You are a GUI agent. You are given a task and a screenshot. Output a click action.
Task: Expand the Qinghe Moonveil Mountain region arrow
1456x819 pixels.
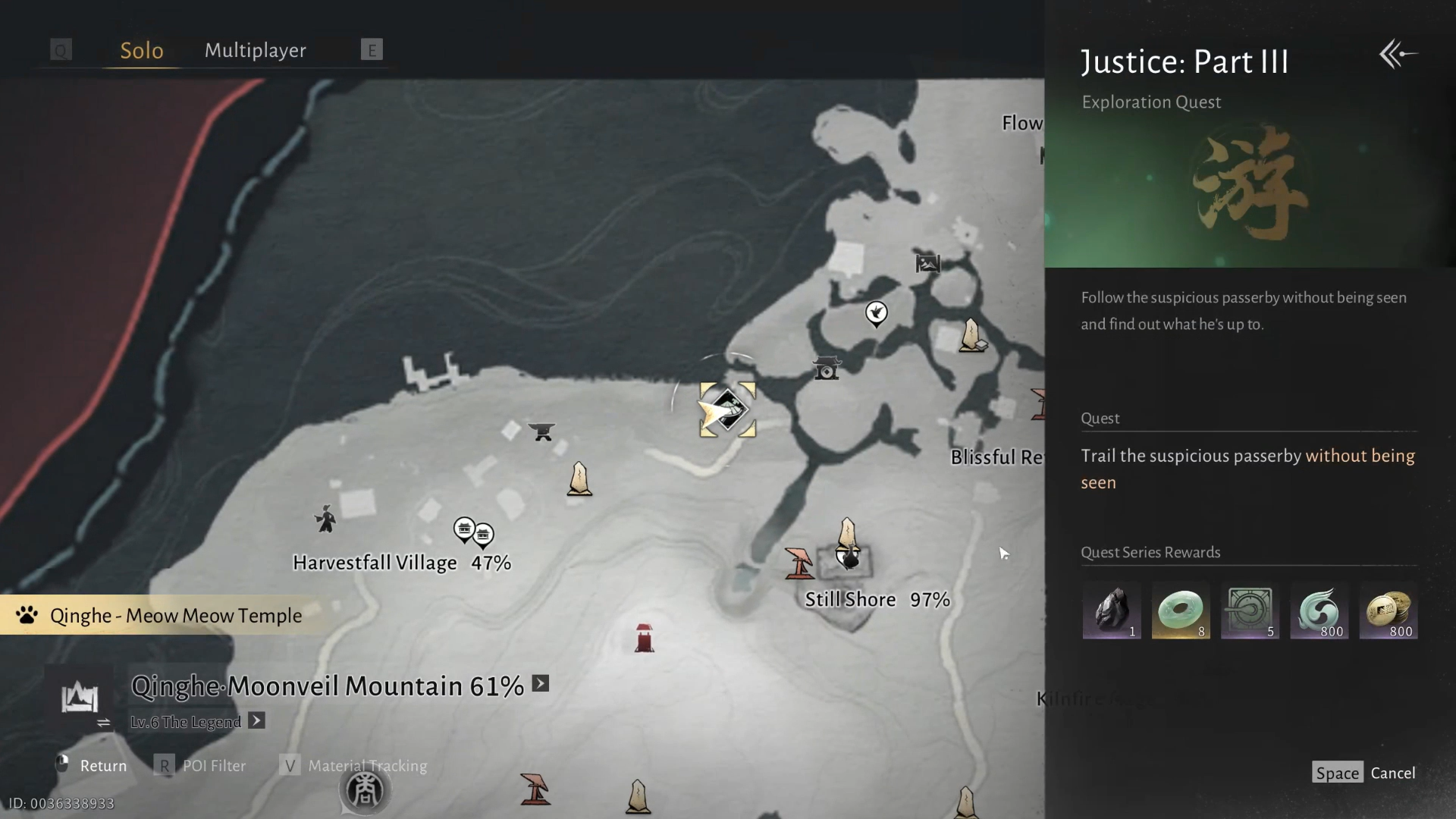(x=541, y=684)
